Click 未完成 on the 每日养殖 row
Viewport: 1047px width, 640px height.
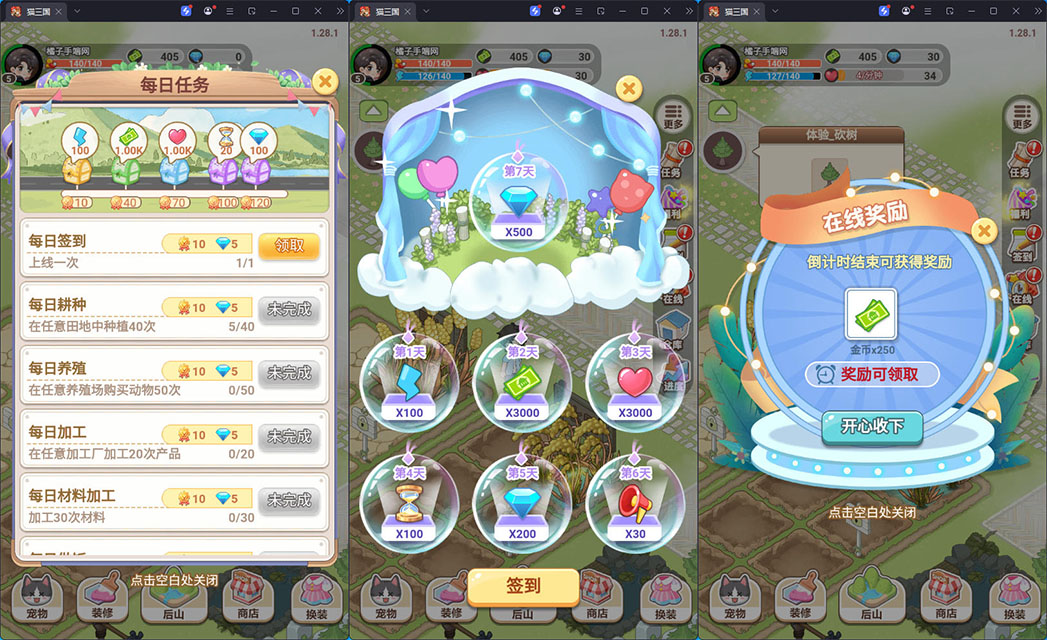[x=288, y=373]
